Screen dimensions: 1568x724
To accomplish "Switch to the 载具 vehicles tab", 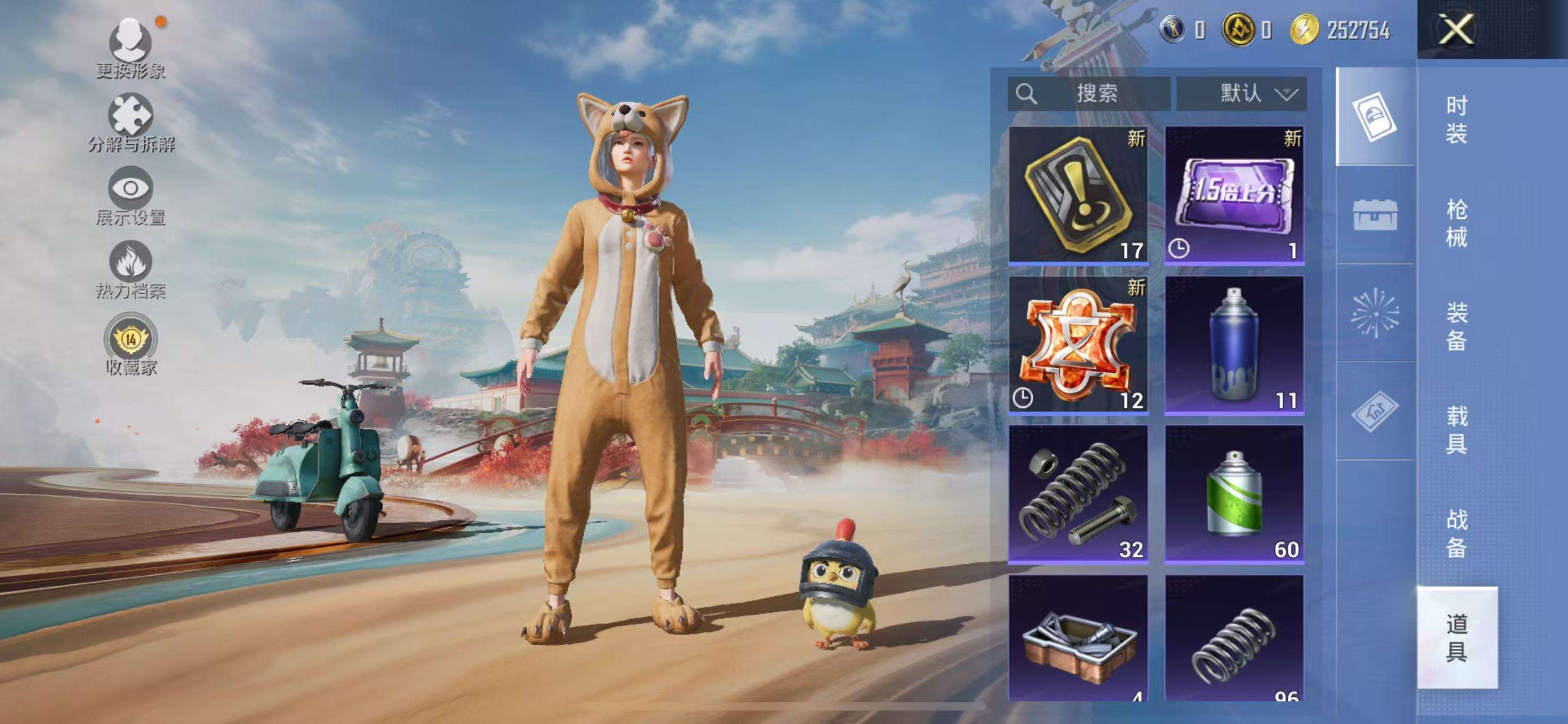I will tap(1456, 430).
